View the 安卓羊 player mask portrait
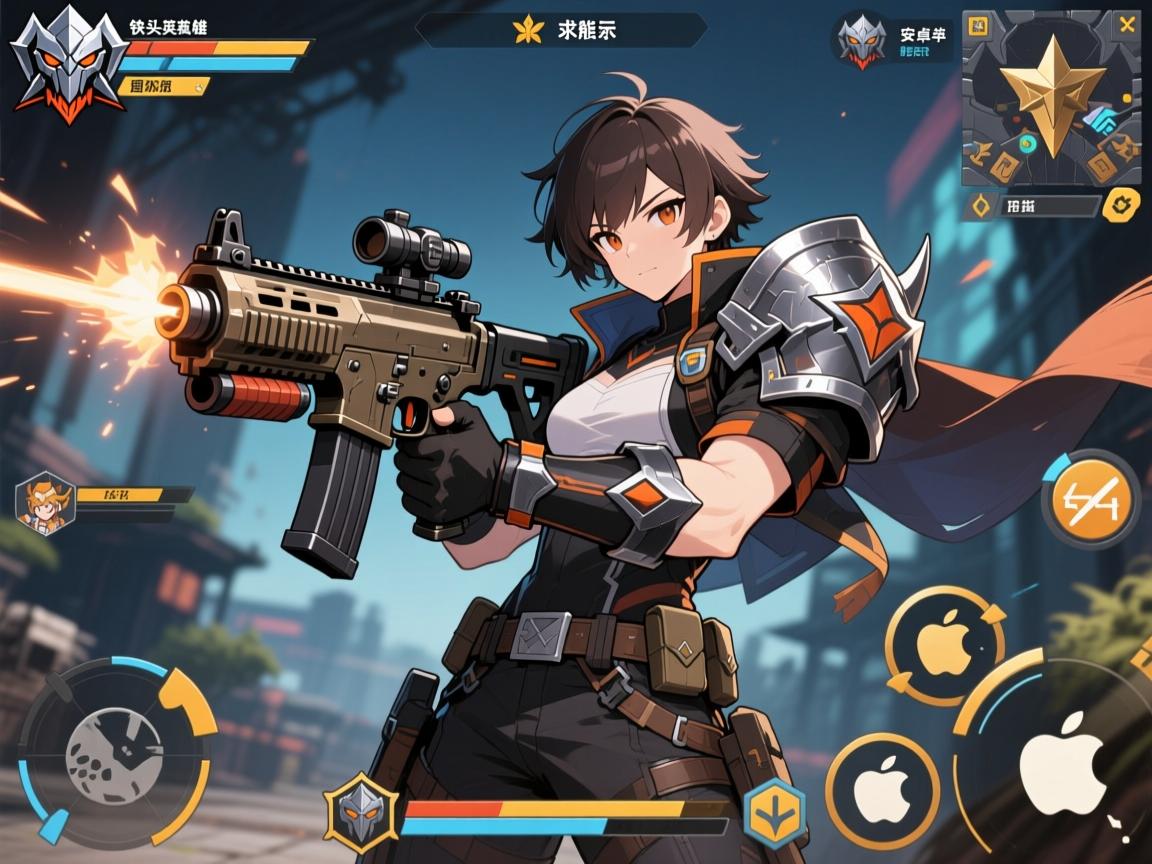Image resolution: width=1152 pixels, height=864 pixels. 861,40
